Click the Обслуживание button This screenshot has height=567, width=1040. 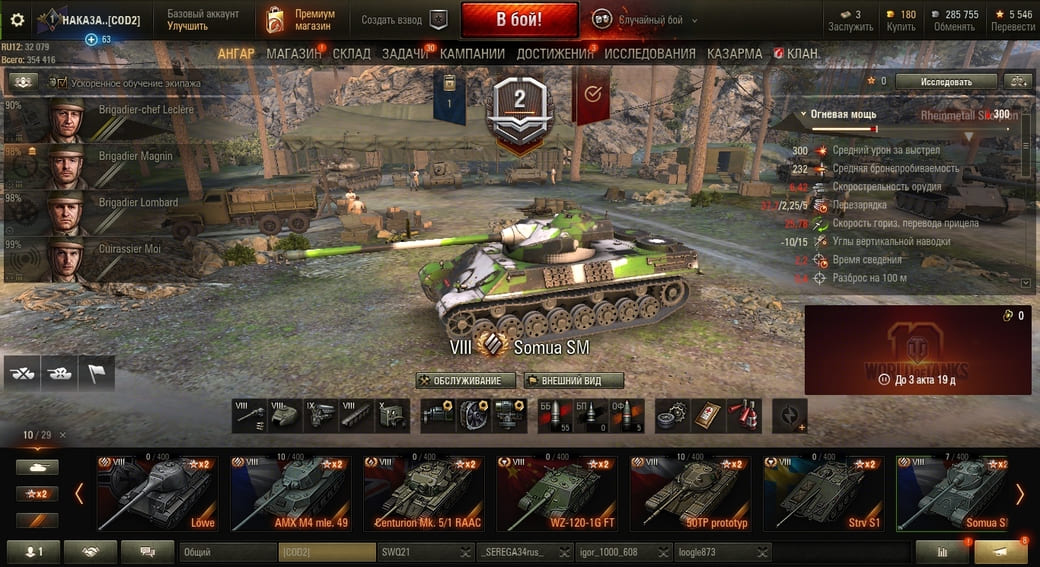pos(466,381)
